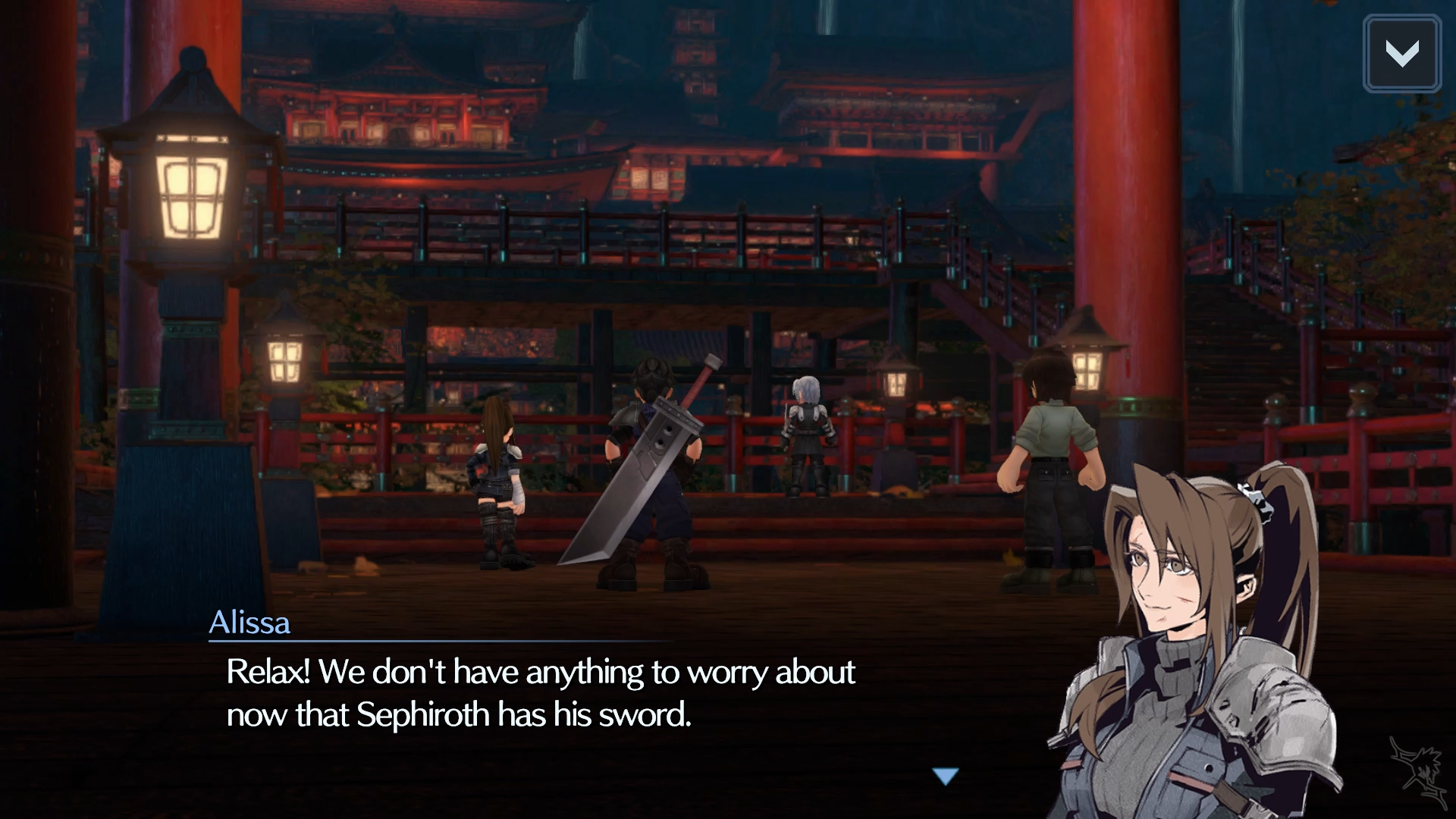
Task: Advance dialogue with the blue arrow
Action: (946, 776)
